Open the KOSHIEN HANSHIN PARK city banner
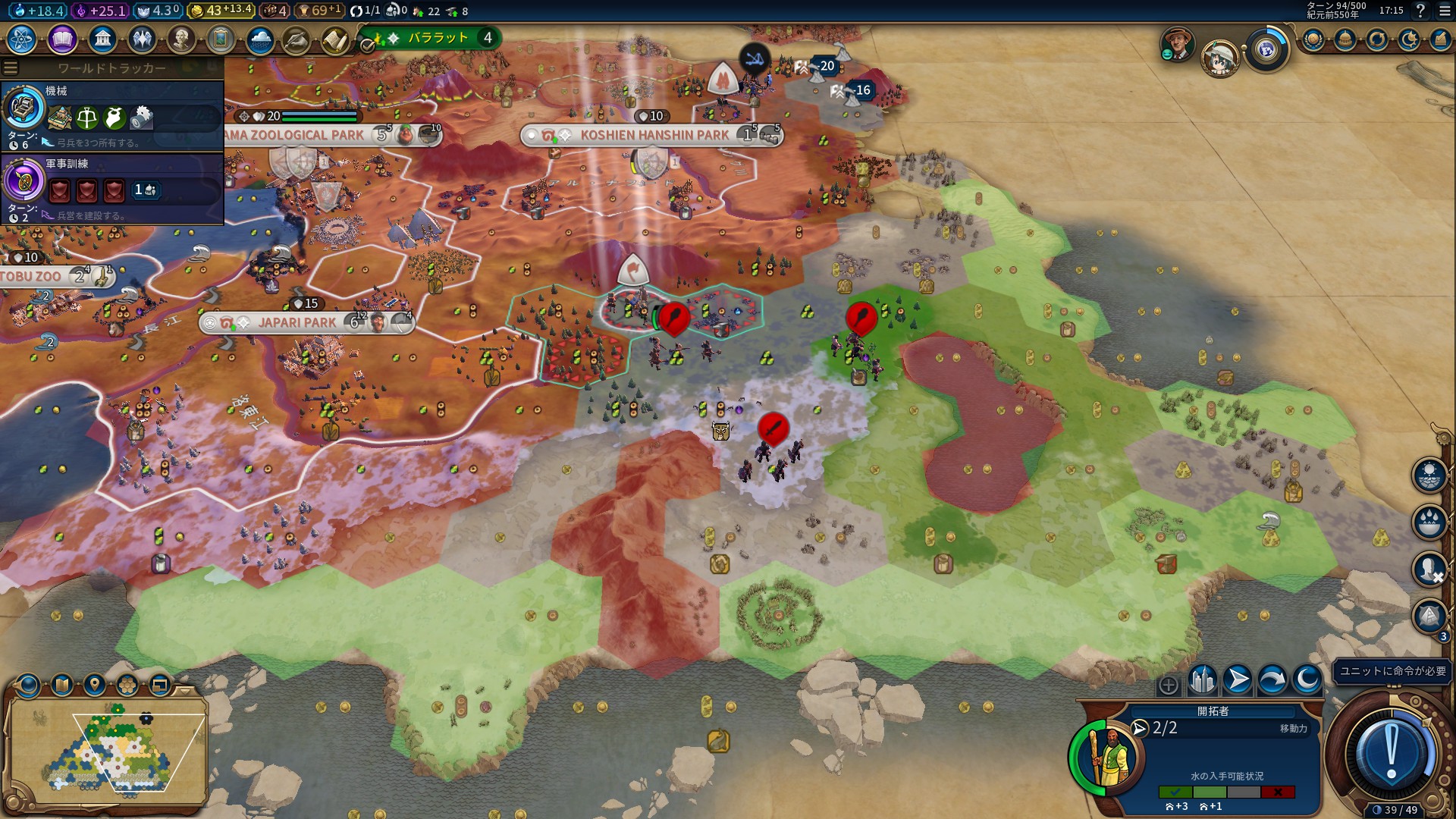The height and width of the screenshot is (819, 1456). (x=654, y=136)
